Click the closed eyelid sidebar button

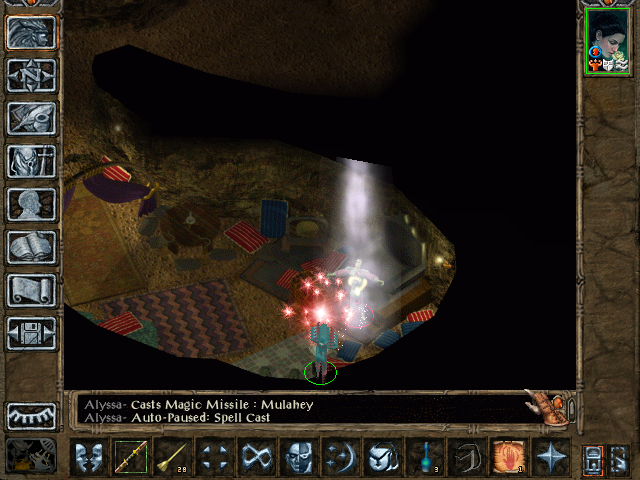click(32, 415)
